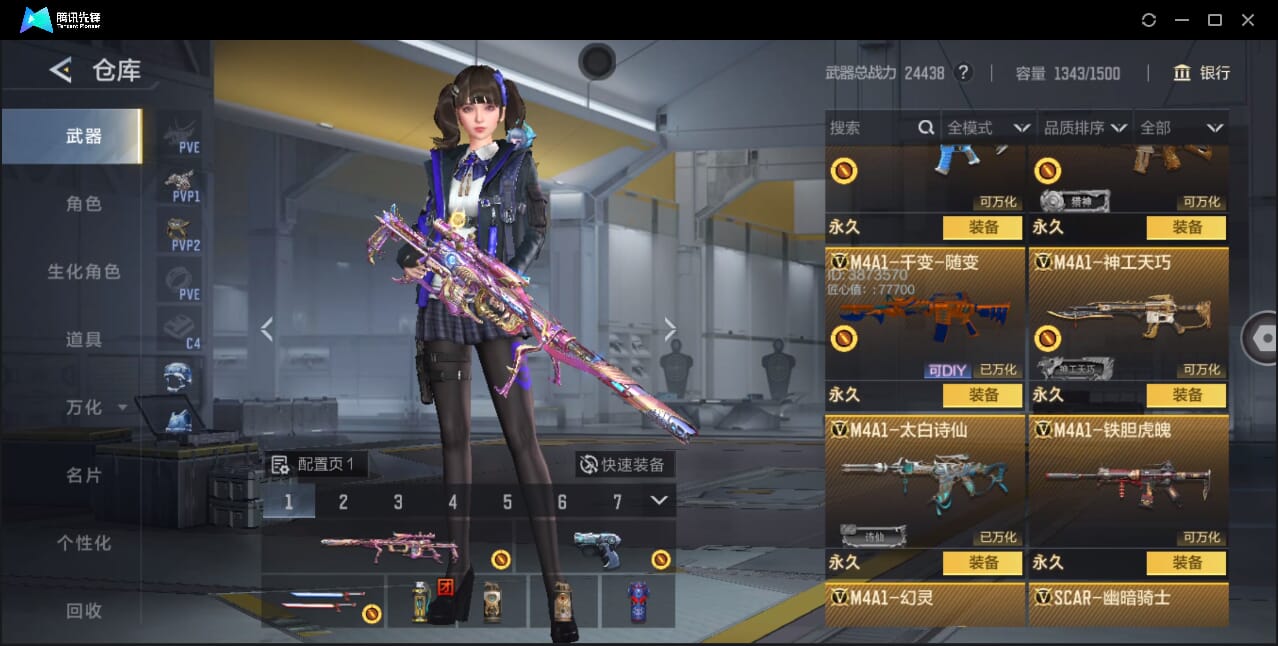Equip the M4A1-千变-随变 weapon
The width and height of the screenshot is (1278, 646).
tap(982, 395)
